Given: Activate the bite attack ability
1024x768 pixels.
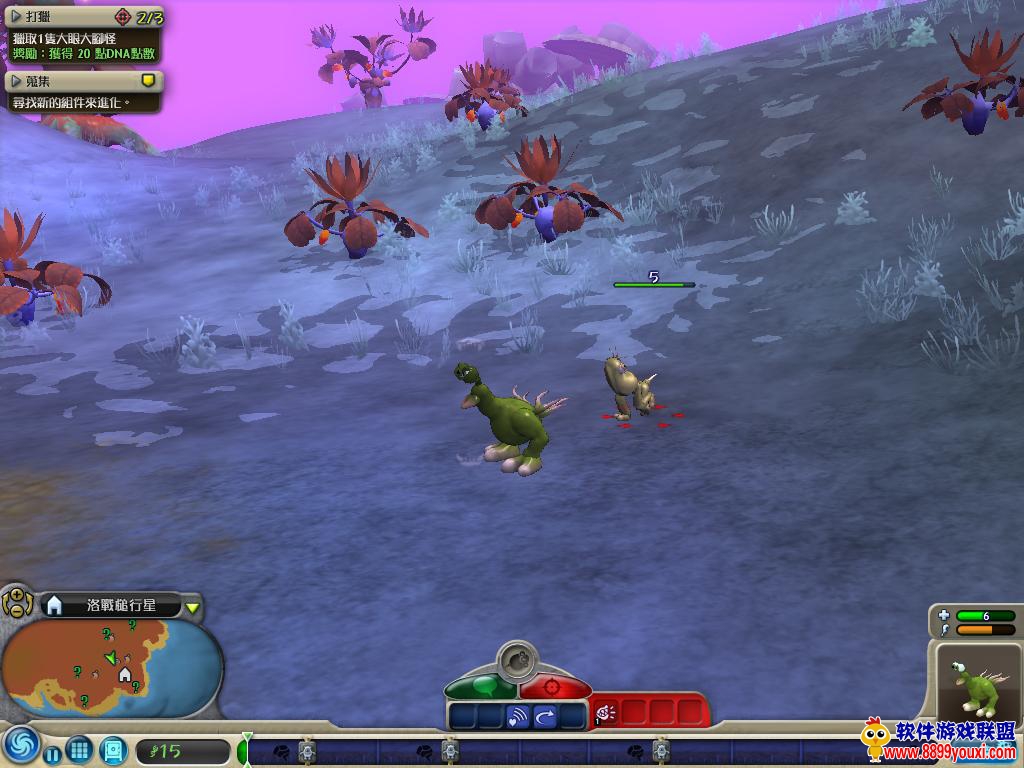Looking at the screenshot, I should (x=605, y=712).
